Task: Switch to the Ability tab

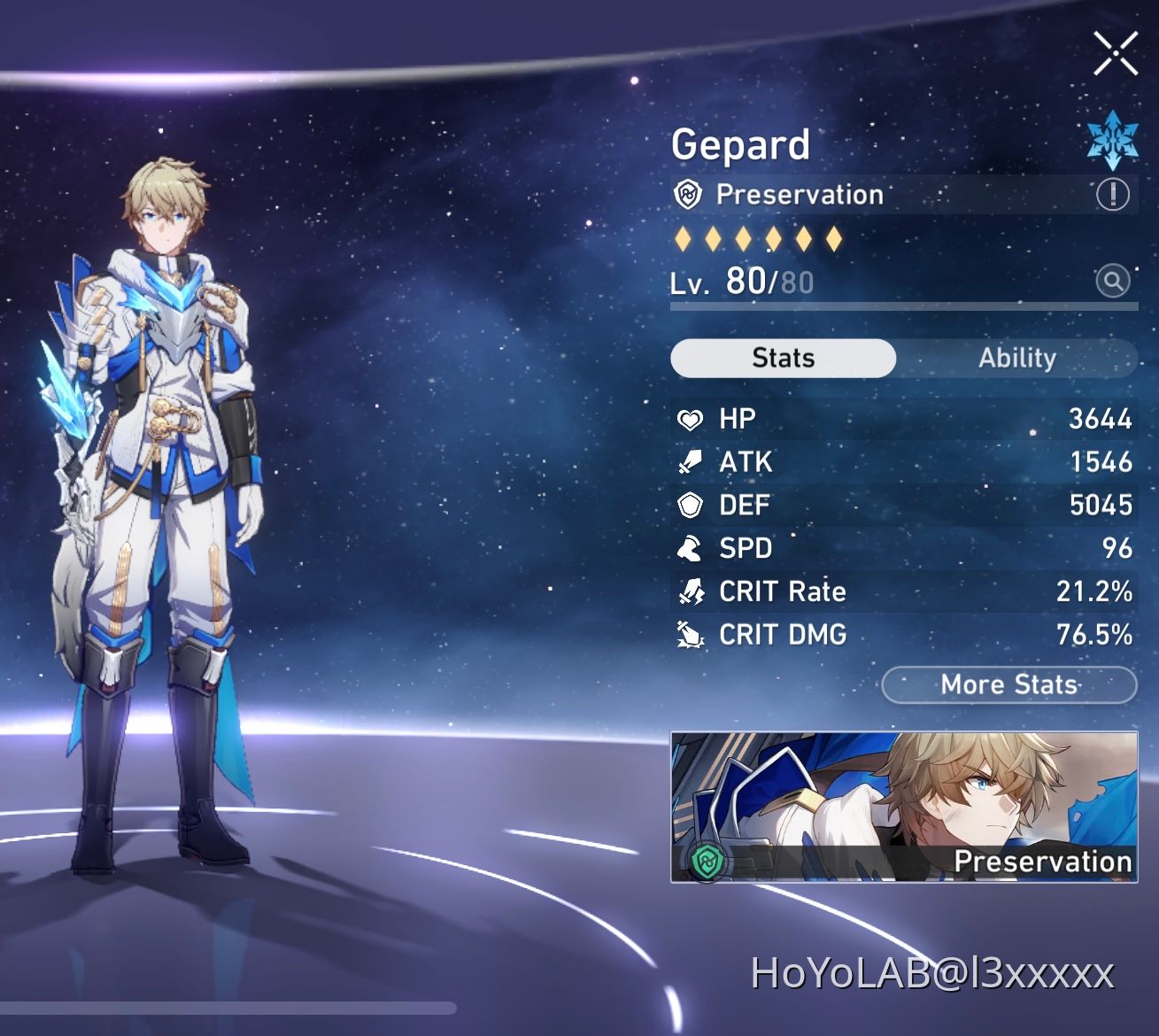Action: (x=1016, y=358)
